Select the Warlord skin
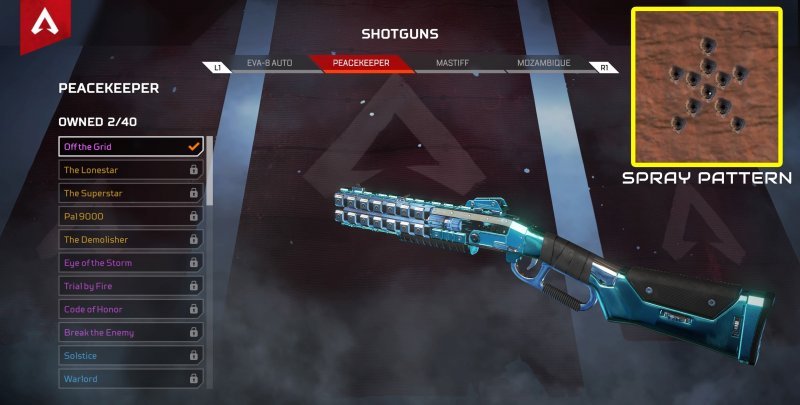 (131, 379)
